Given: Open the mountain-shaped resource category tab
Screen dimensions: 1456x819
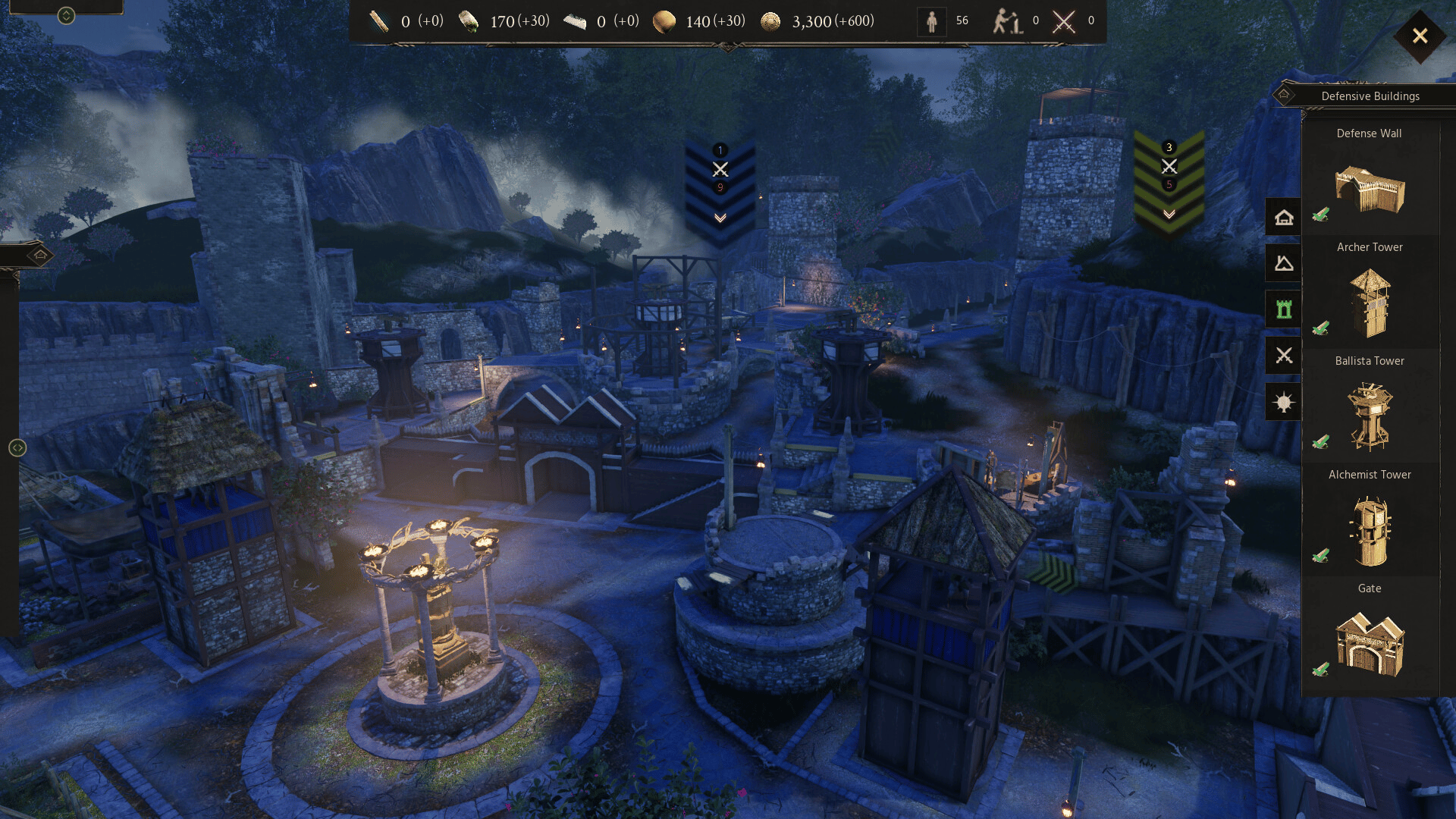Looking at the screenshot, I should pyautogui.click(x=1284, y=264).
